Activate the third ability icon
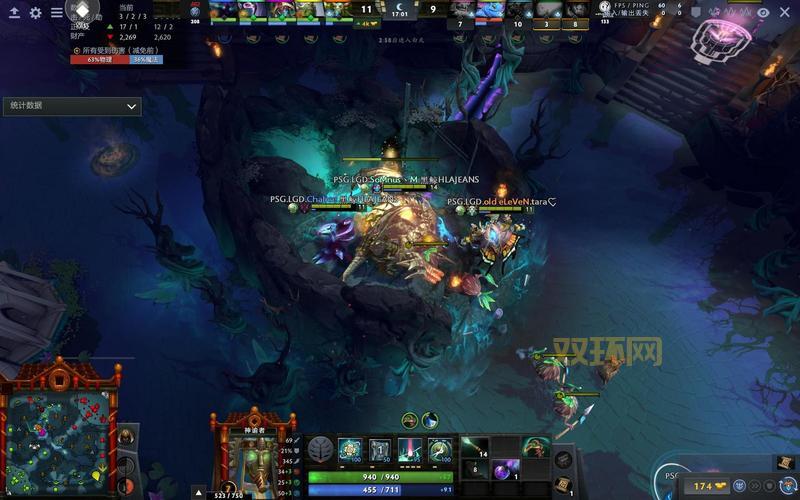 click(x=410, y=450)
